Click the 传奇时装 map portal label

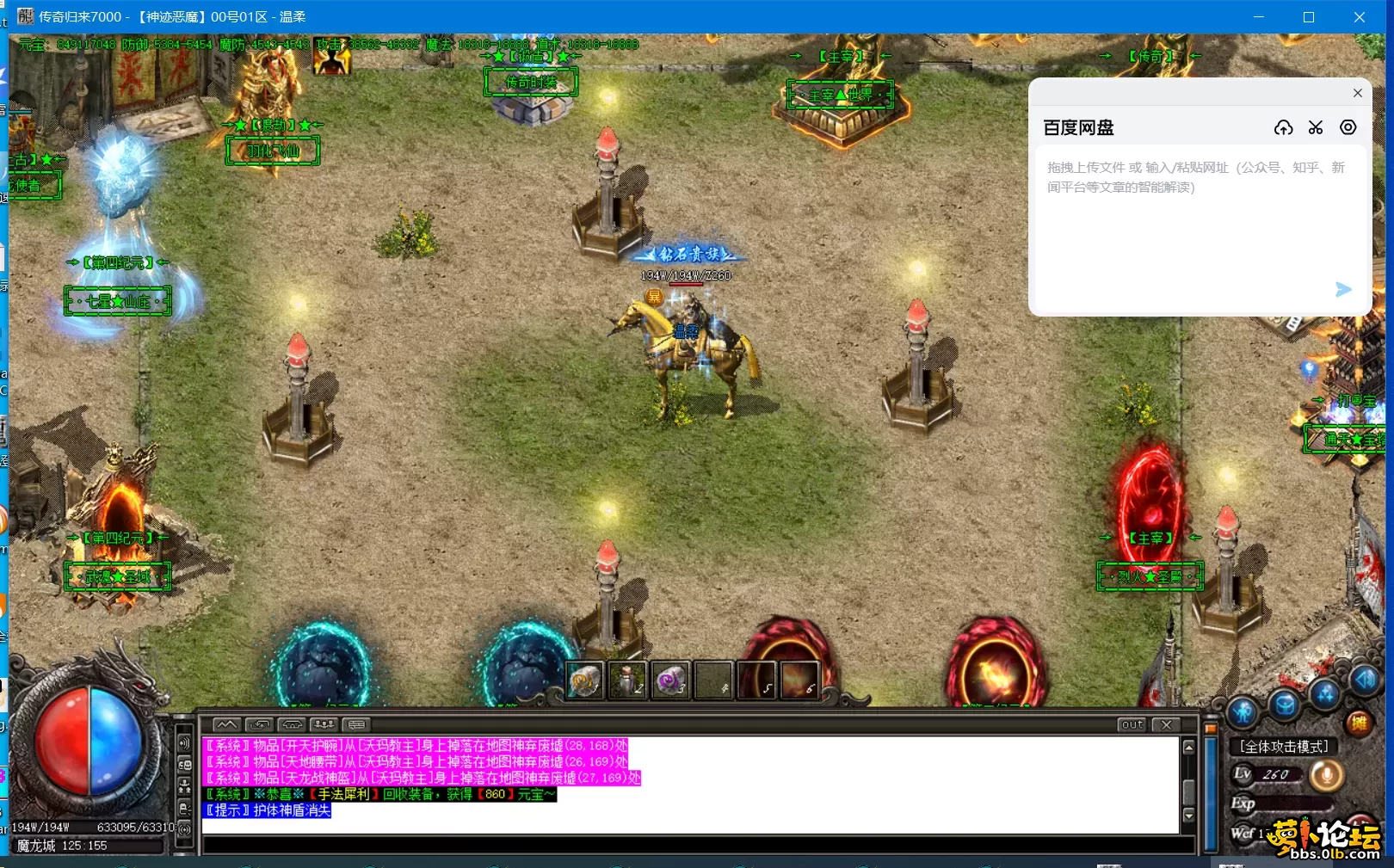(529, 83)
